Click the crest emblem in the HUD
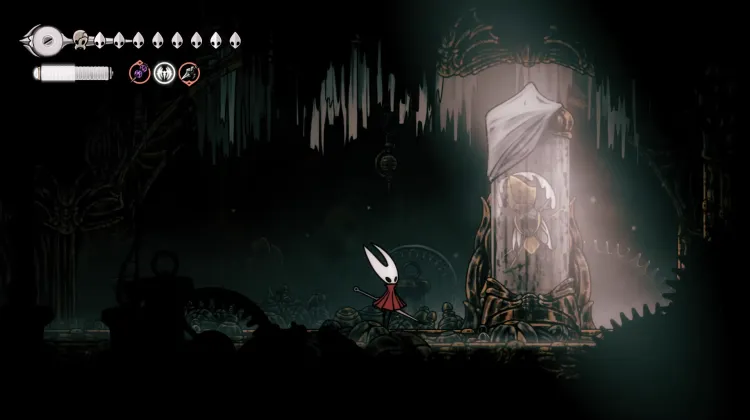This screenshot has height=420, width=750. pos(44,41)
